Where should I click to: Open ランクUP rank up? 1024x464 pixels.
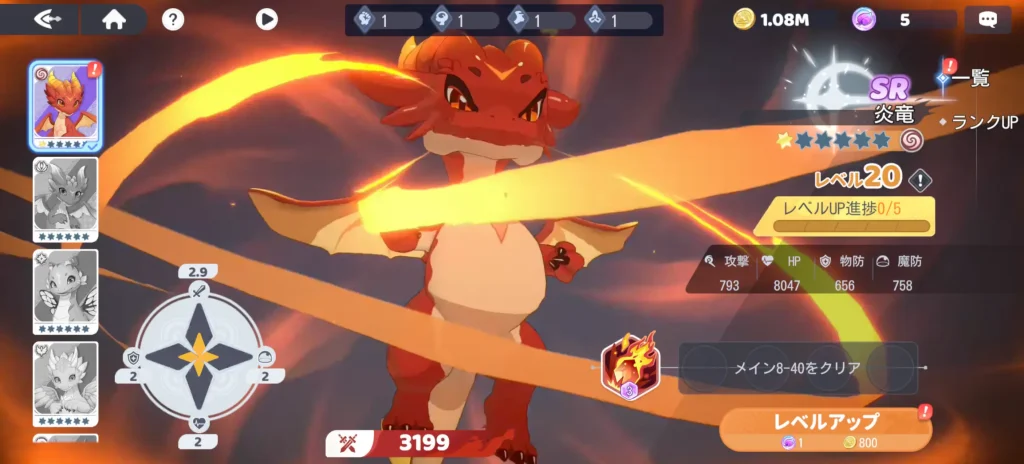coord(981,121)
